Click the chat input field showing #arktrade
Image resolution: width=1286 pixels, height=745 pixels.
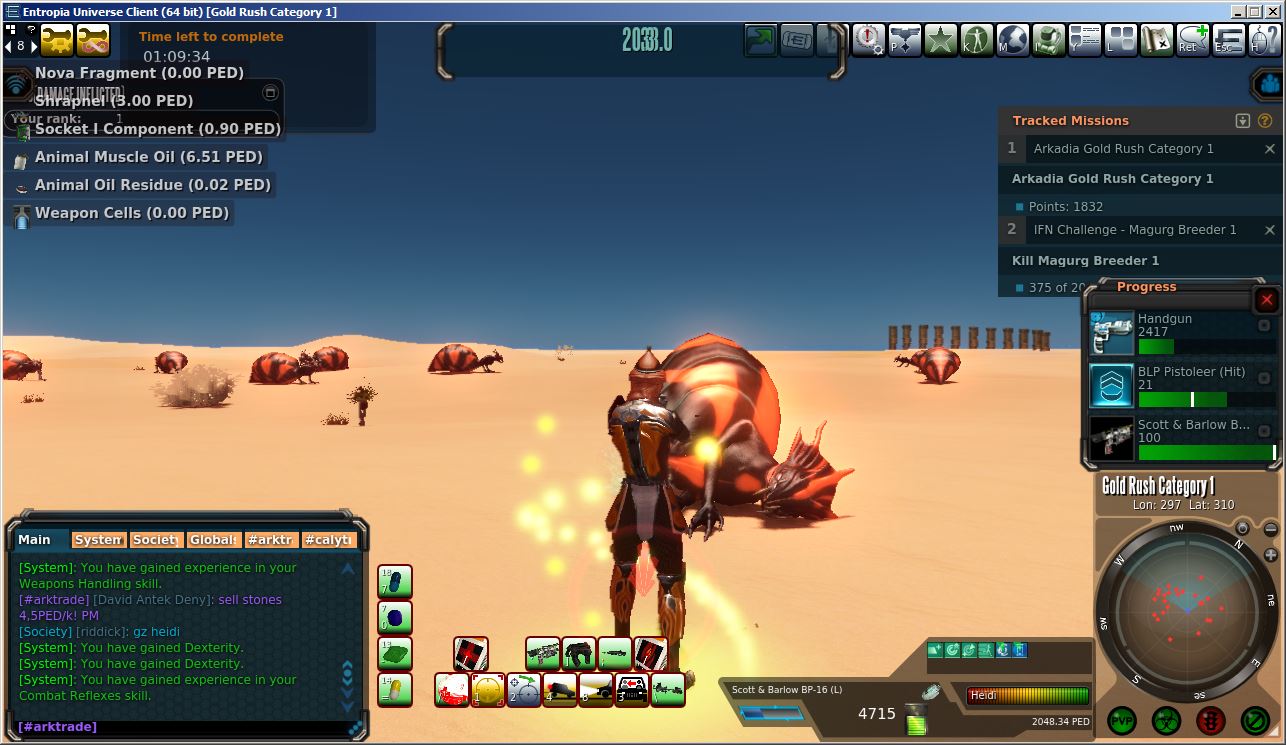[x=180, y=727]
